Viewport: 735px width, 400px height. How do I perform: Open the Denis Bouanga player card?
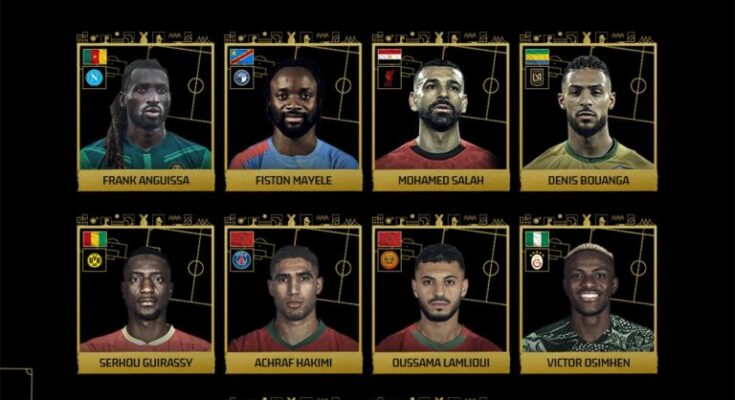588,115
